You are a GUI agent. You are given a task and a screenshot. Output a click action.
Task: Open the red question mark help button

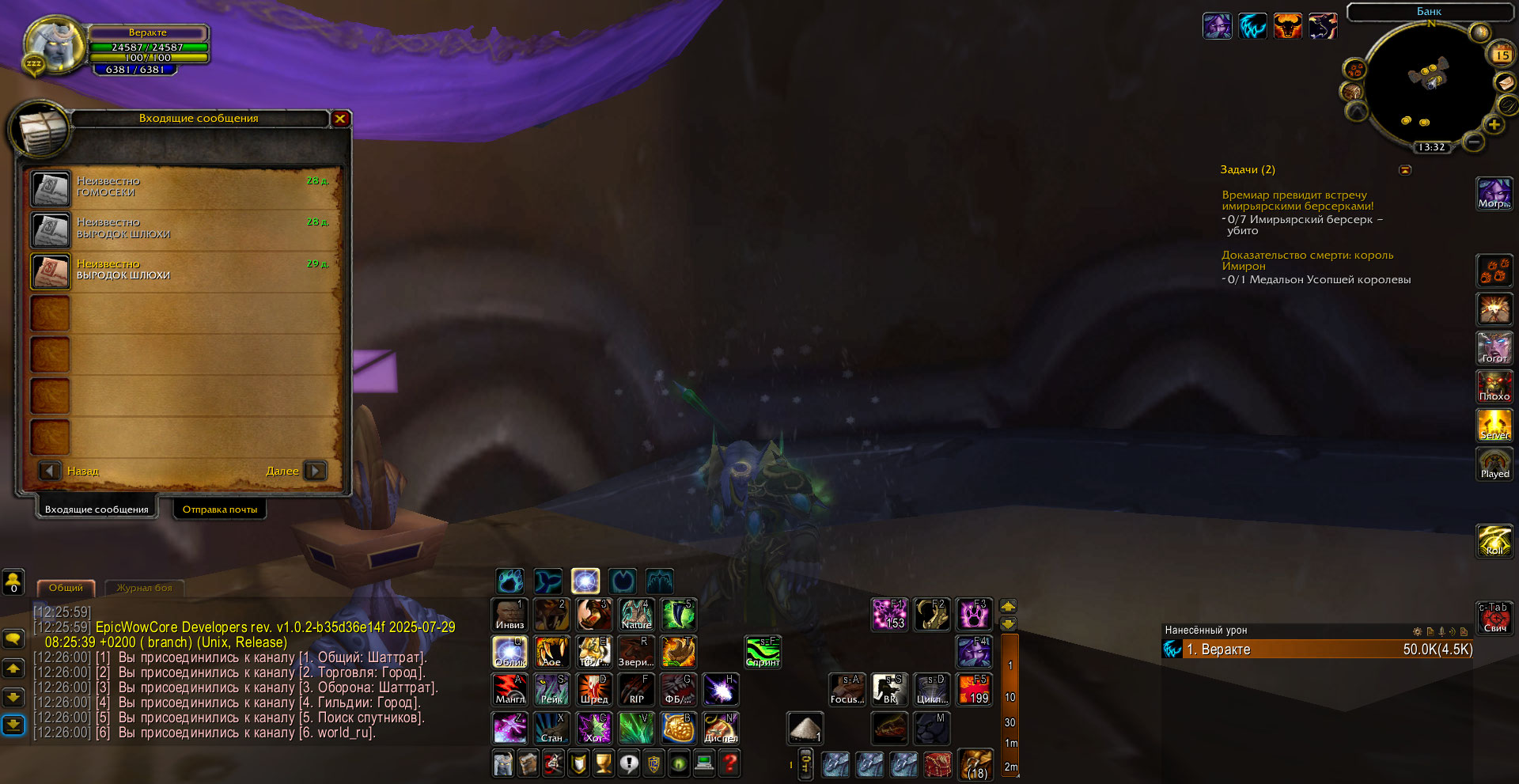click(730, 763)
